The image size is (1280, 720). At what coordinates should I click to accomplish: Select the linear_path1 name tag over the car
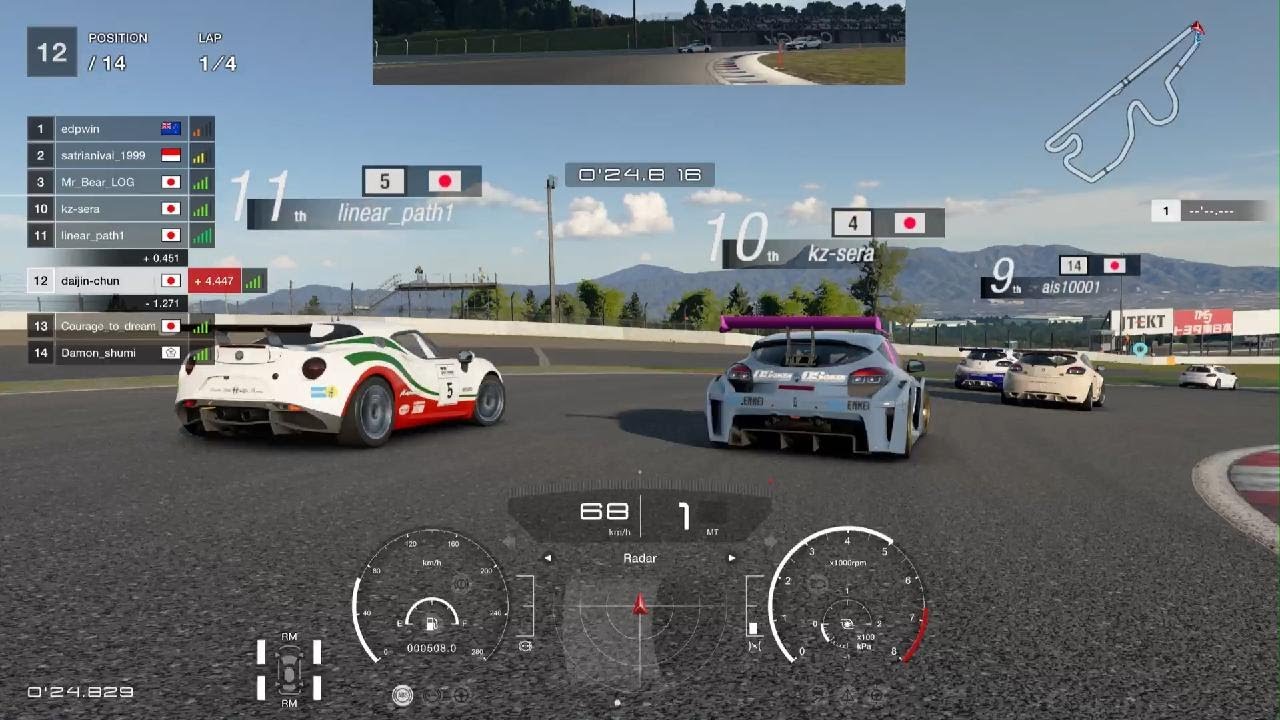395,213
